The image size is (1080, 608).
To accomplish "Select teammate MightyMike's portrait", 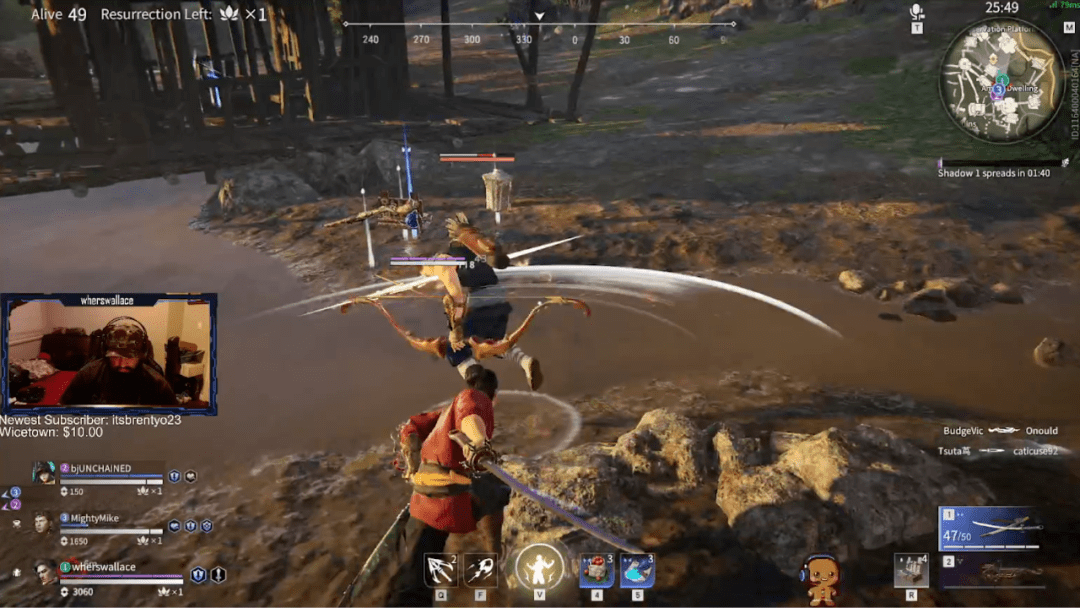I will point(43,522).
